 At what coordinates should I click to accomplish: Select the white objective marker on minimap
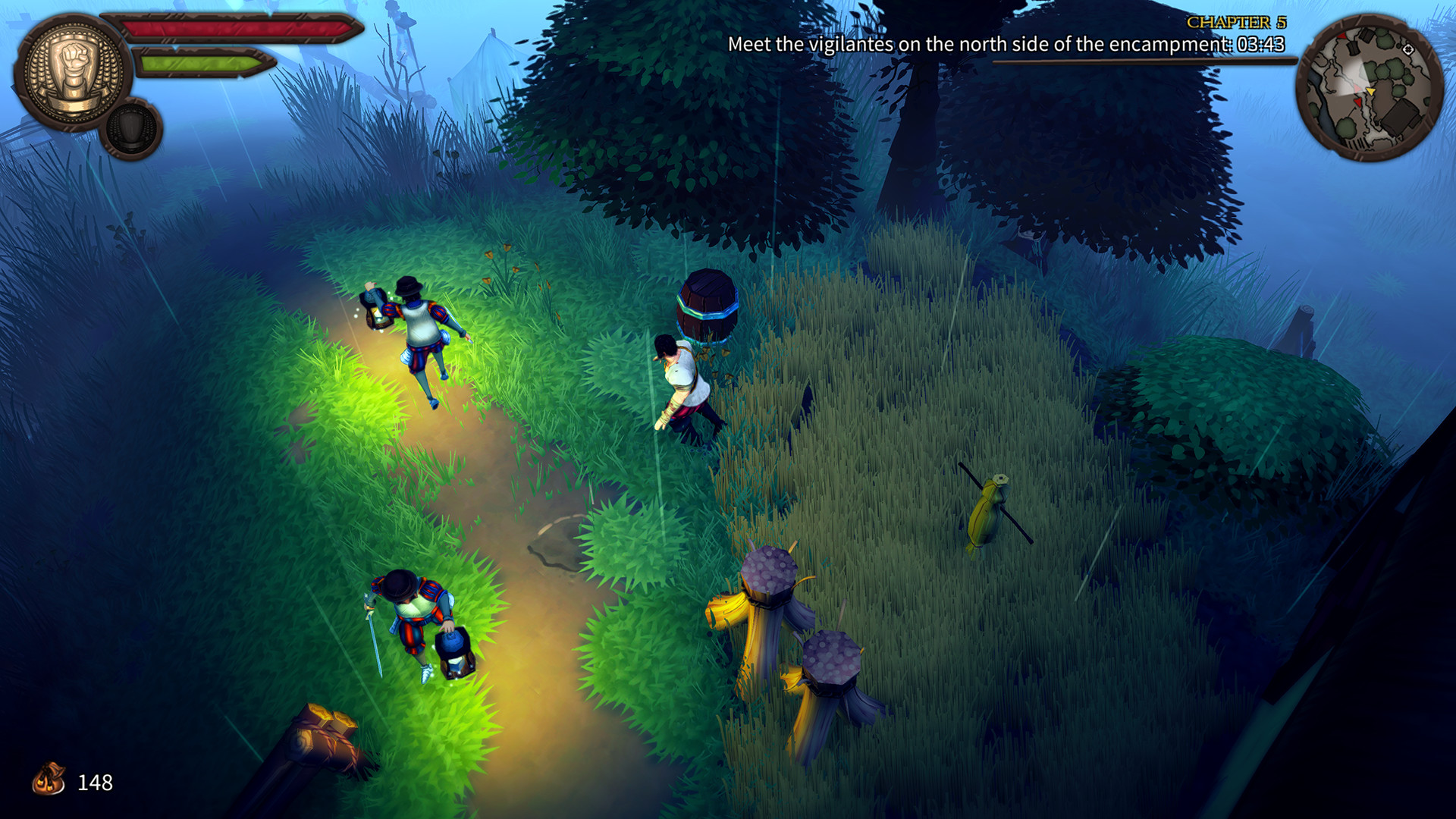(x=1408, y=49)
